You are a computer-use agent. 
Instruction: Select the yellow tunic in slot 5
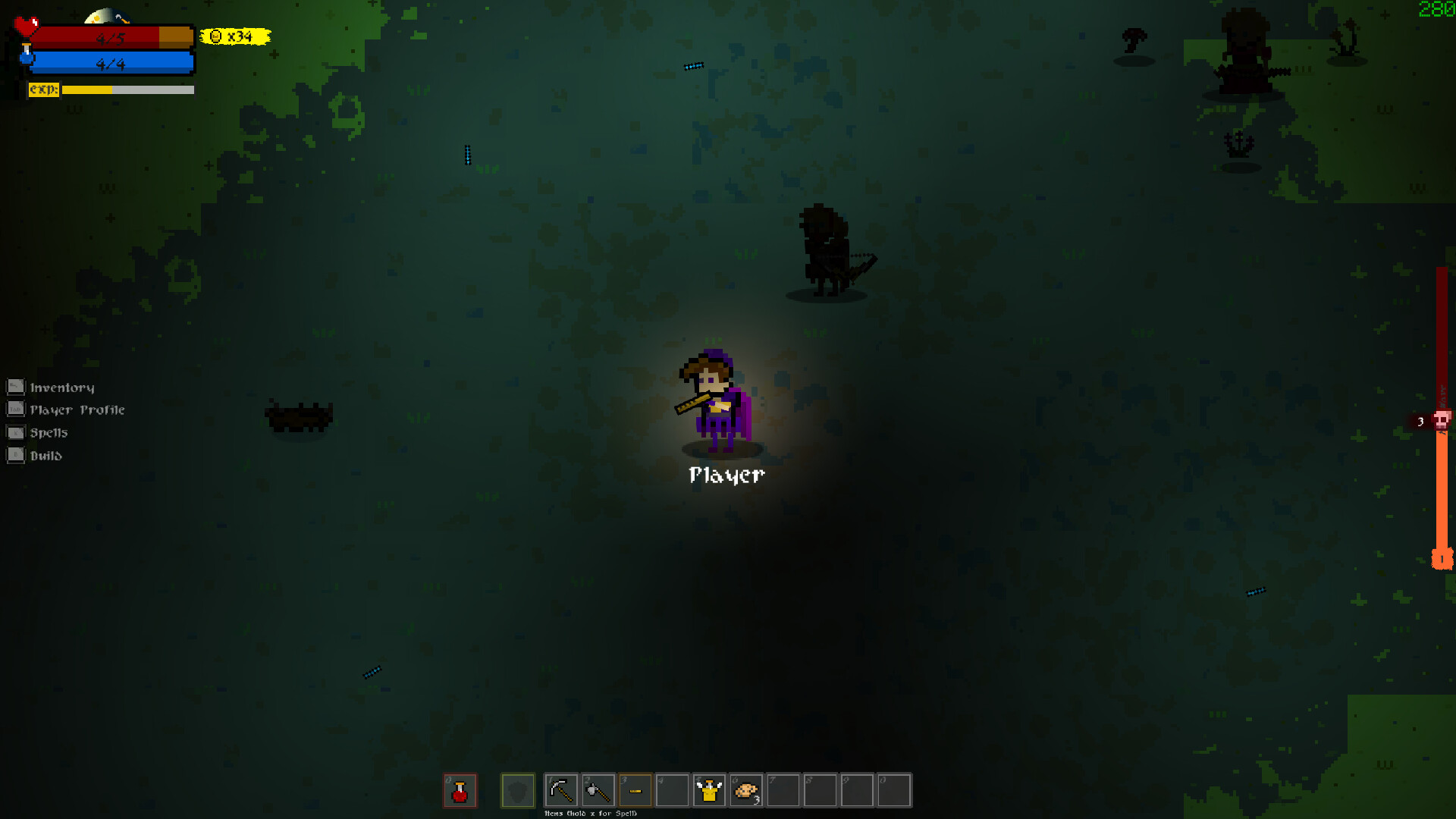click(x=709, y=790)
